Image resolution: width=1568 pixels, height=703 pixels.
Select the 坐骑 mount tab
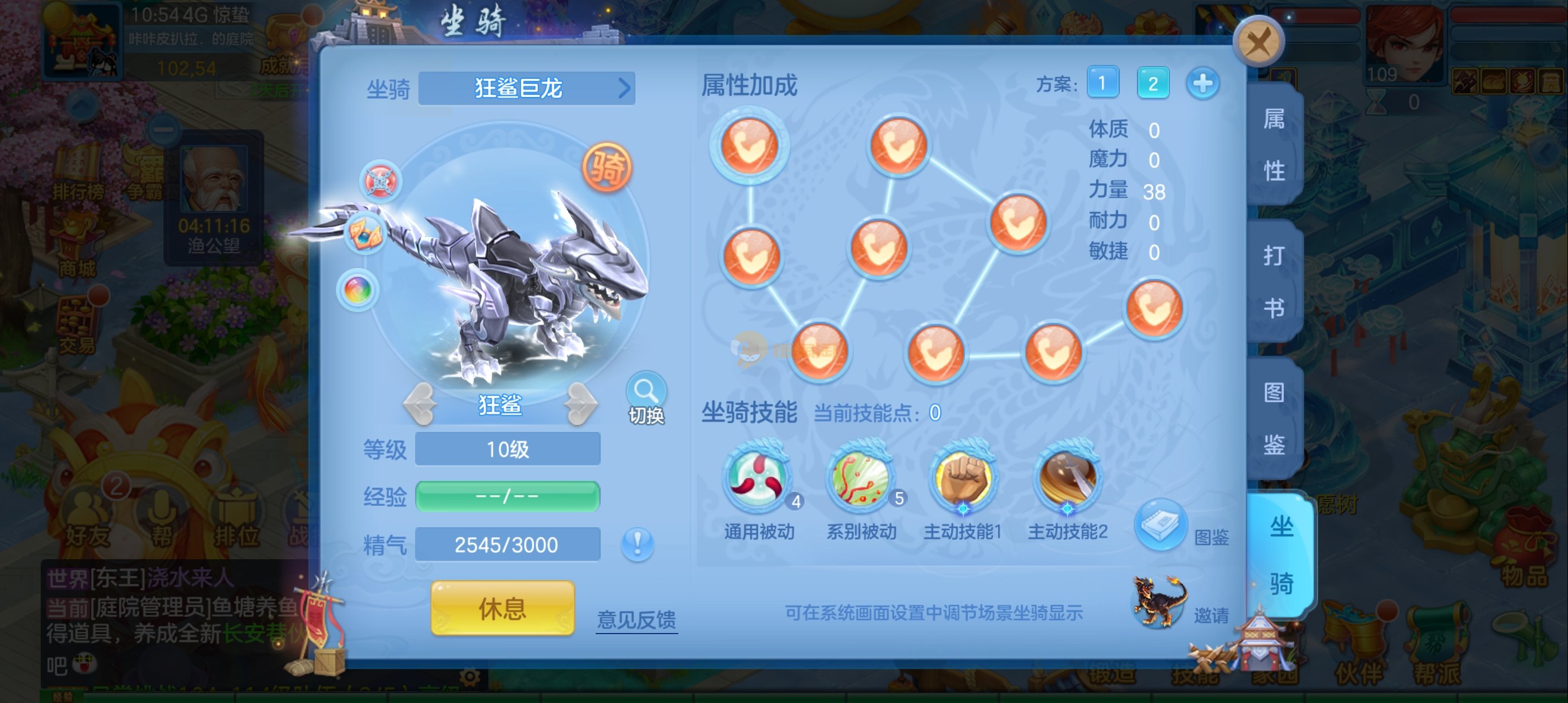point(1281,554)
